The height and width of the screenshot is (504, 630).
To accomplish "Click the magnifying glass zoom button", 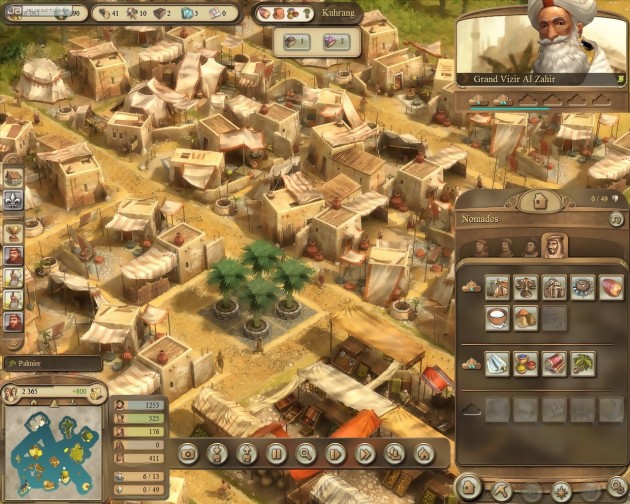I will click(x=306, y=453).
